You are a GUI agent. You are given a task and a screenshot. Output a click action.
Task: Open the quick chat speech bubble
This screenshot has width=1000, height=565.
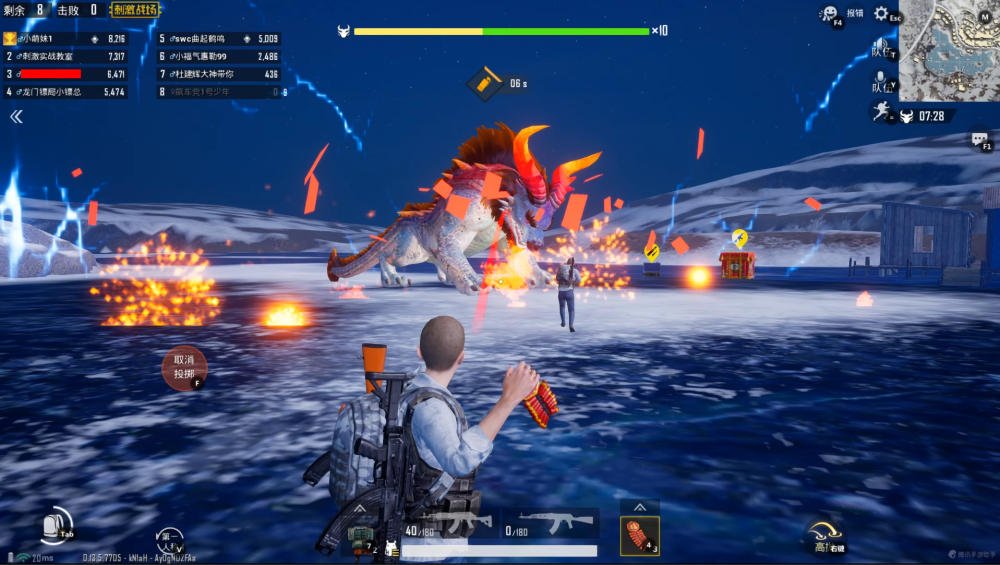pyautogui.click(x=979, y=141)
